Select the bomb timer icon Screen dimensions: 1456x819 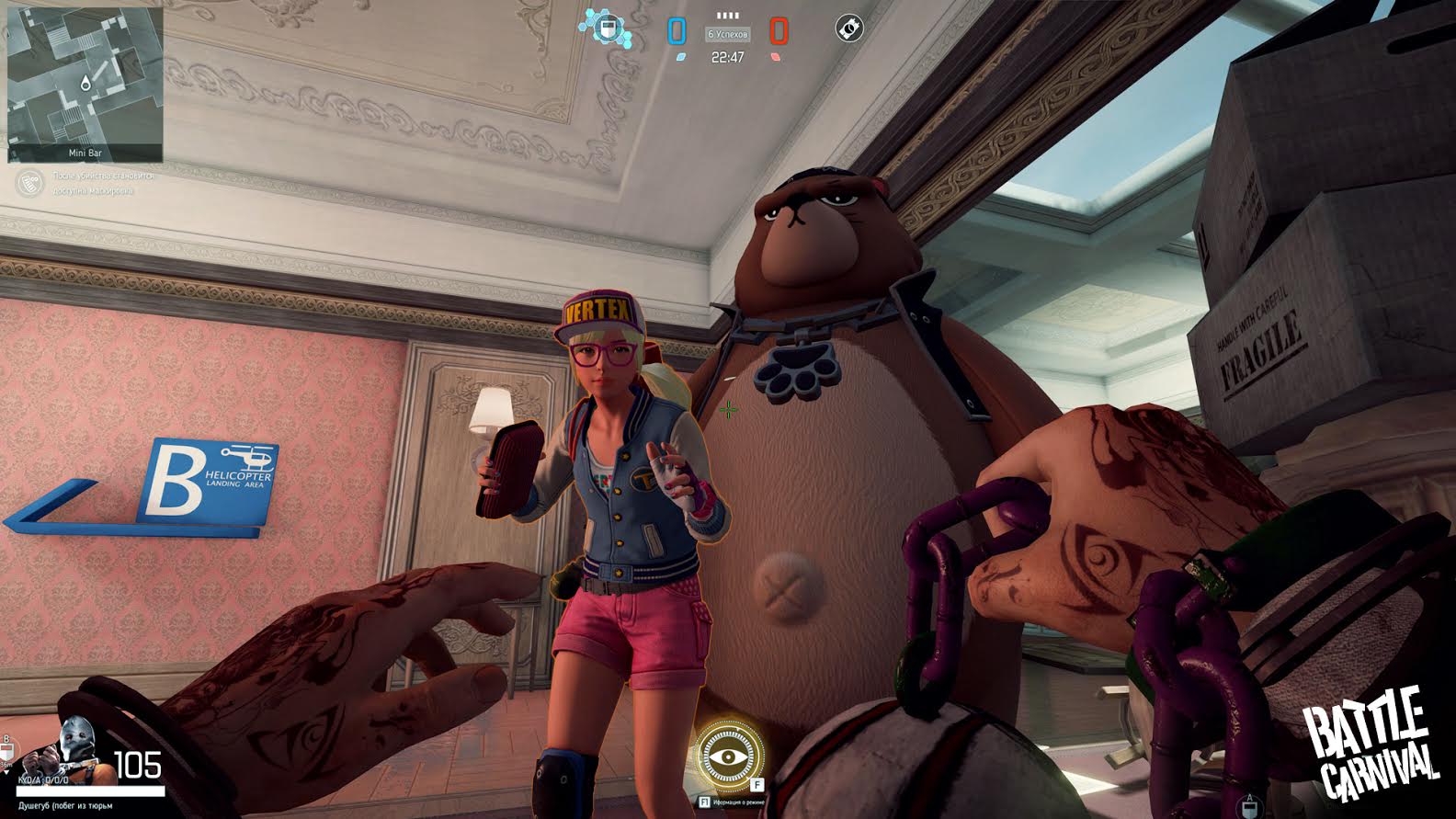pos(848,28)
